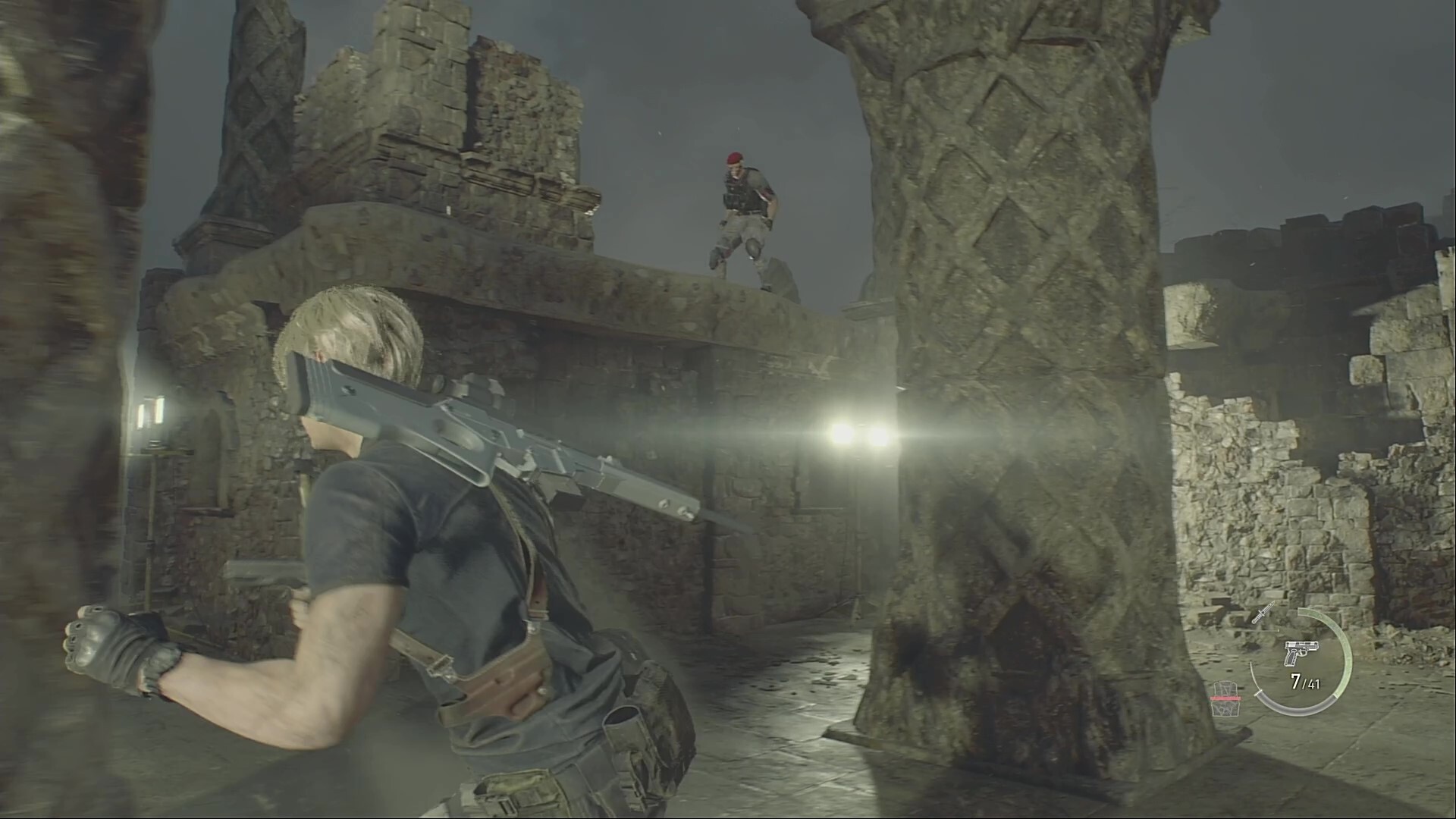Click the red beret on the enemy
Viewport: 1456px width, 819px height.
pos(735,159)
